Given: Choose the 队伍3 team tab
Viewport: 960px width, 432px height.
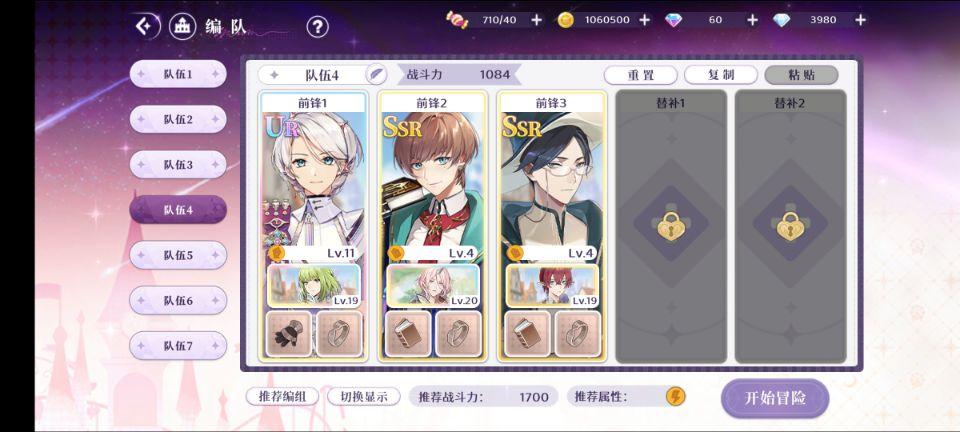Looking at the screenshot, I should (x=178, y=164).
